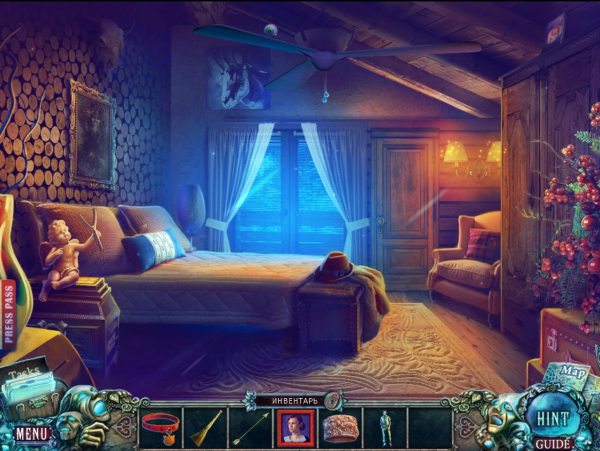The width and height of the screenshot is (600, 451).
Task: Choose the woman's portrait inventory item
Action: coord(296,427)
